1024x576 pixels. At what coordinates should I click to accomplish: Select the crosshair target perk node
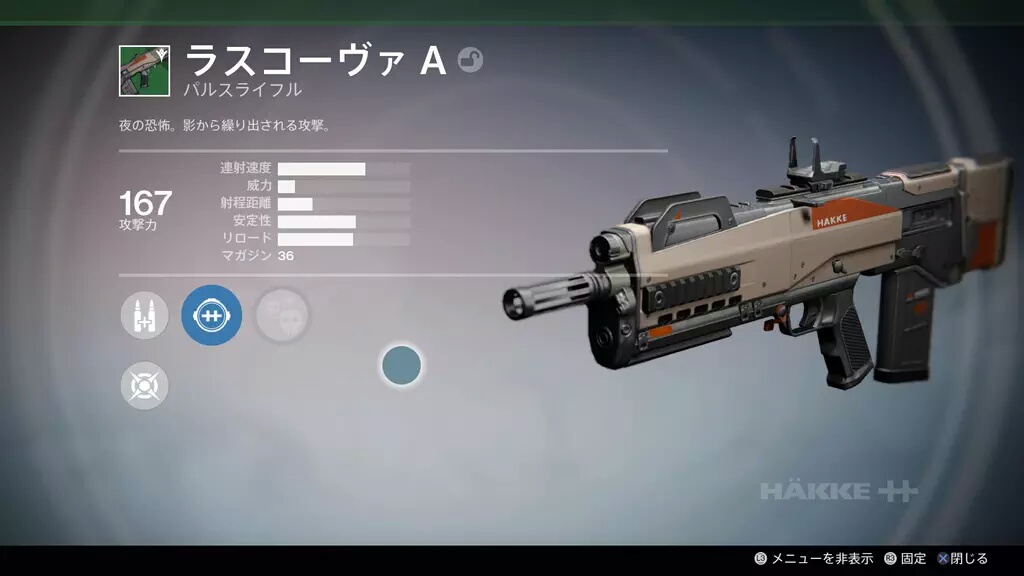point(145,385)
